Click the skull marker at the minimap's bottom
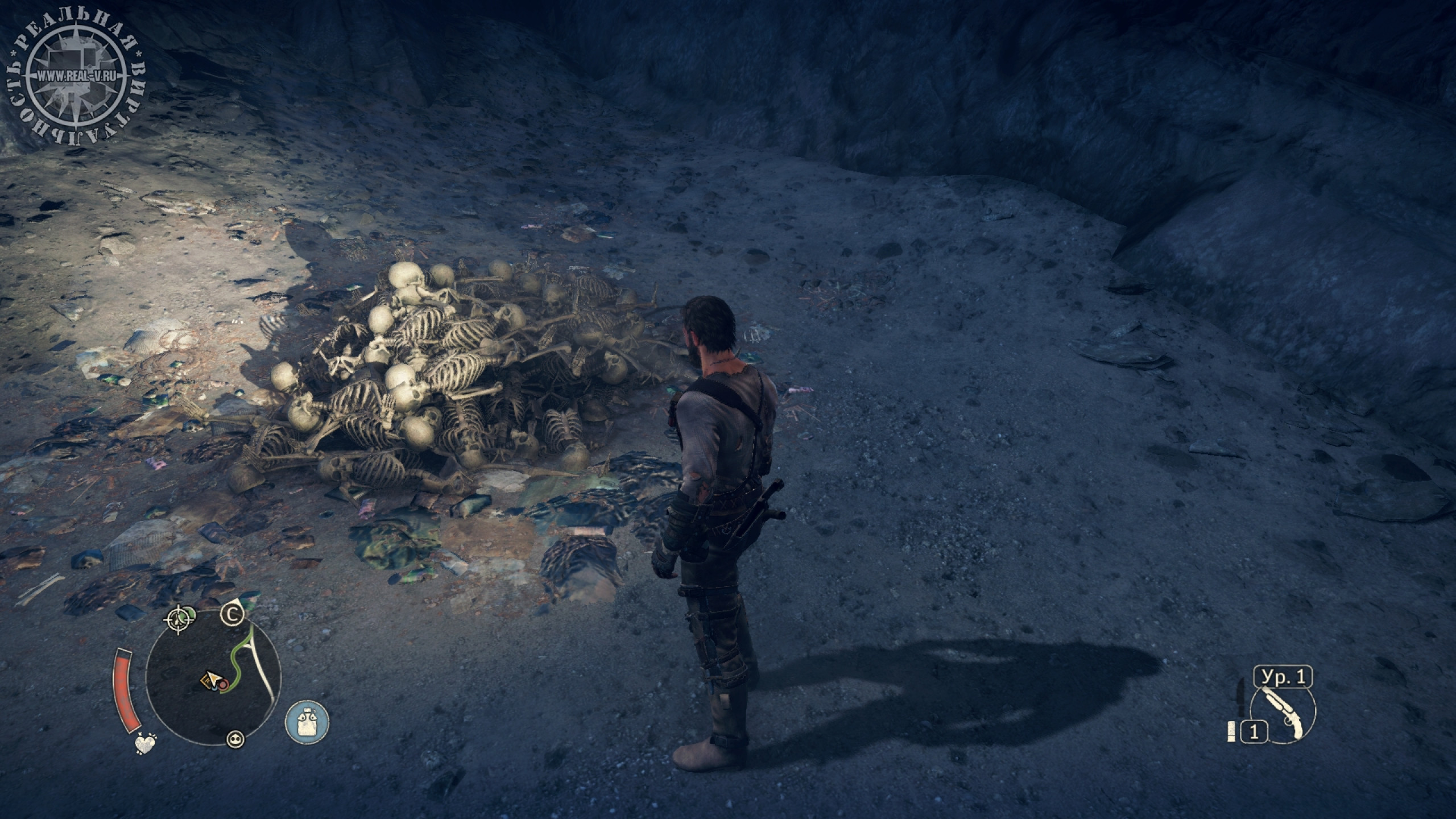Viewport: 1456px width, 819px height. [235, 739]
